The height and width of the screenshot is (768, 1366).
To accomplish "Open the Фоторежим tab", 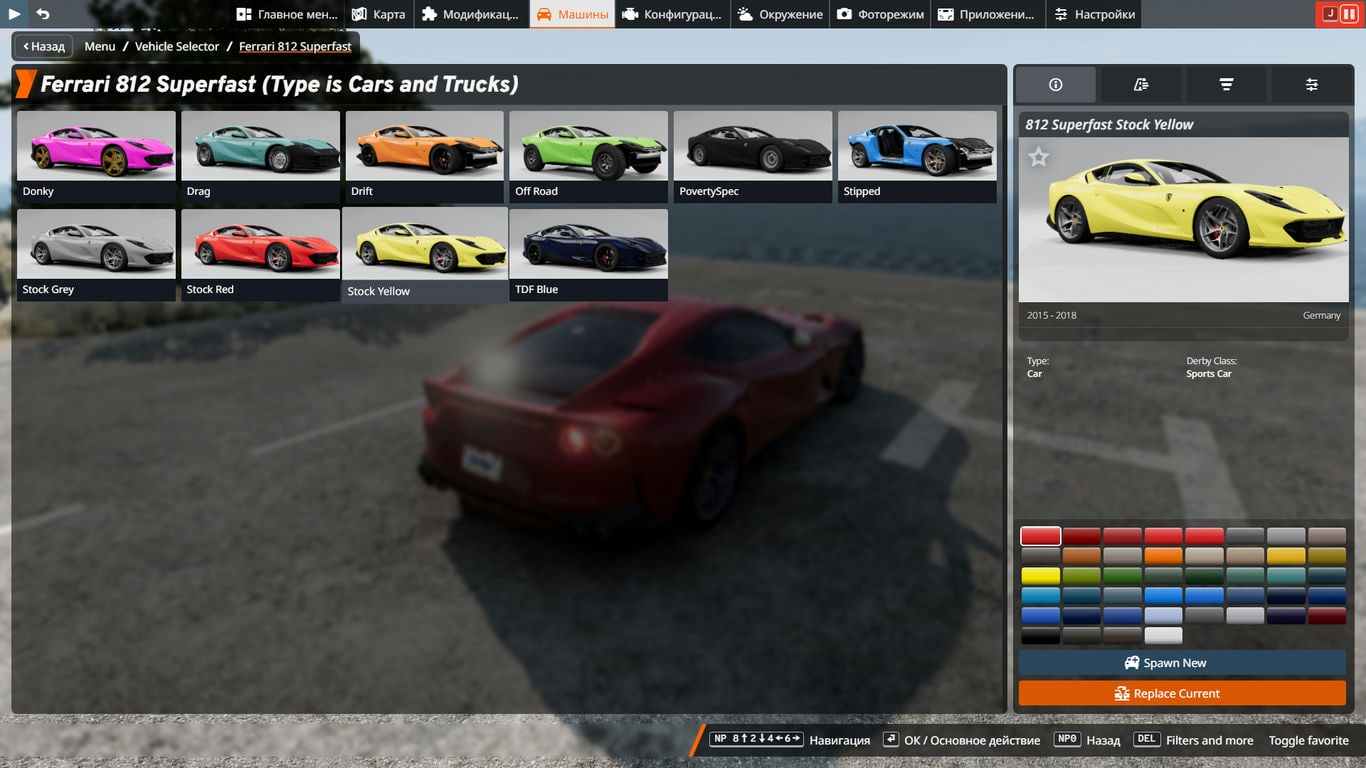I will (x=880, y=14).
